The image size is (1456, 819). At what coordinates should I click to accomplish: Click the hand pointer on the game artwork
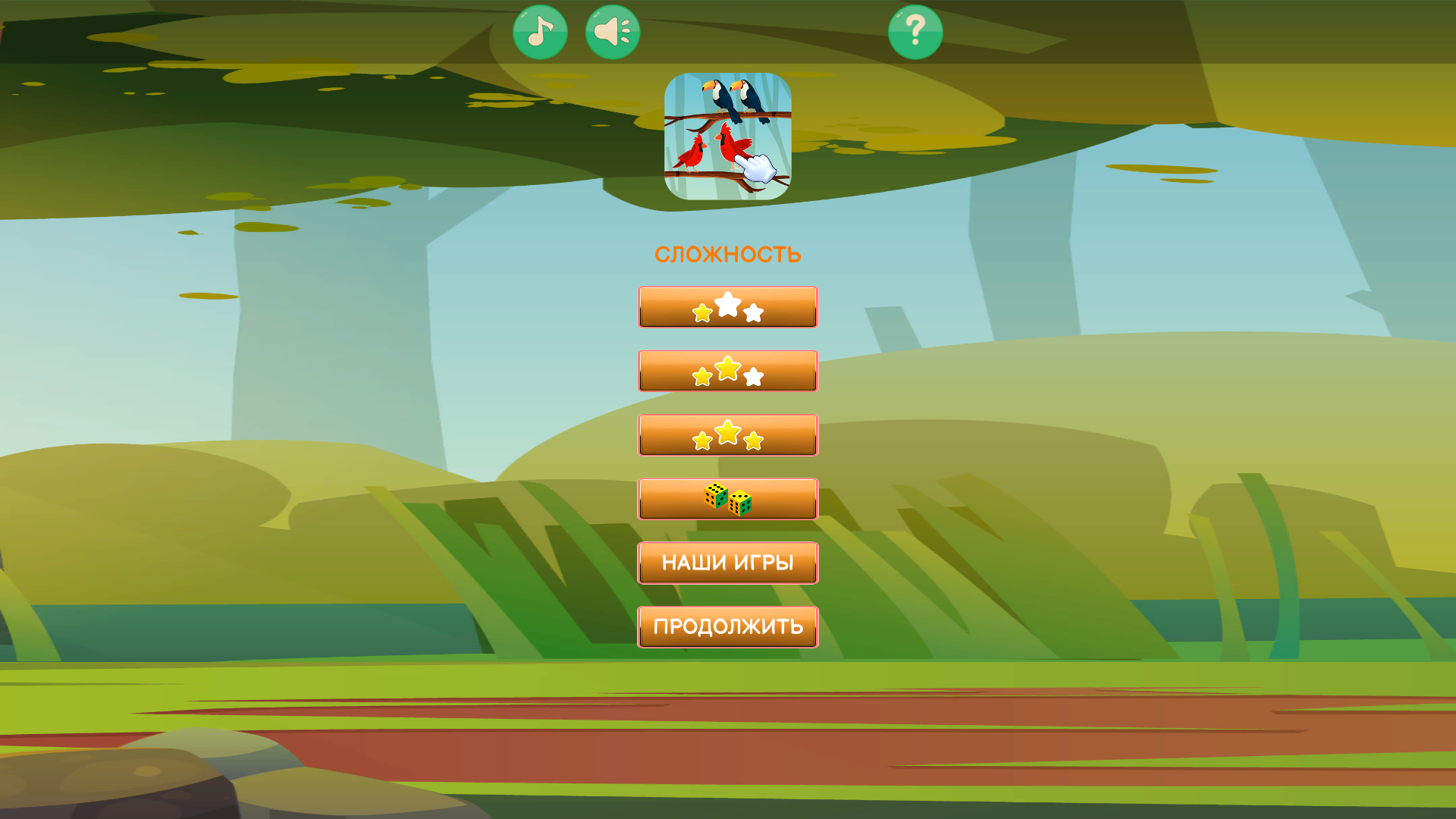756,168
